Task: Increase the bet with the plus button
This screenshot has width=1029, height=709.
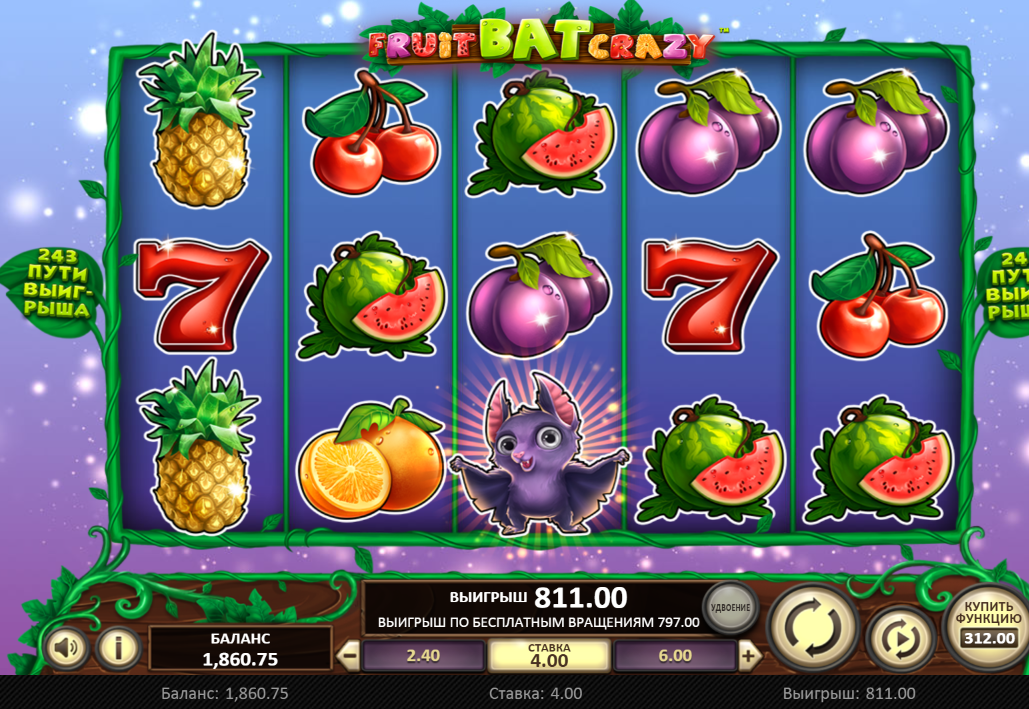Action: [x=748, y=656]
